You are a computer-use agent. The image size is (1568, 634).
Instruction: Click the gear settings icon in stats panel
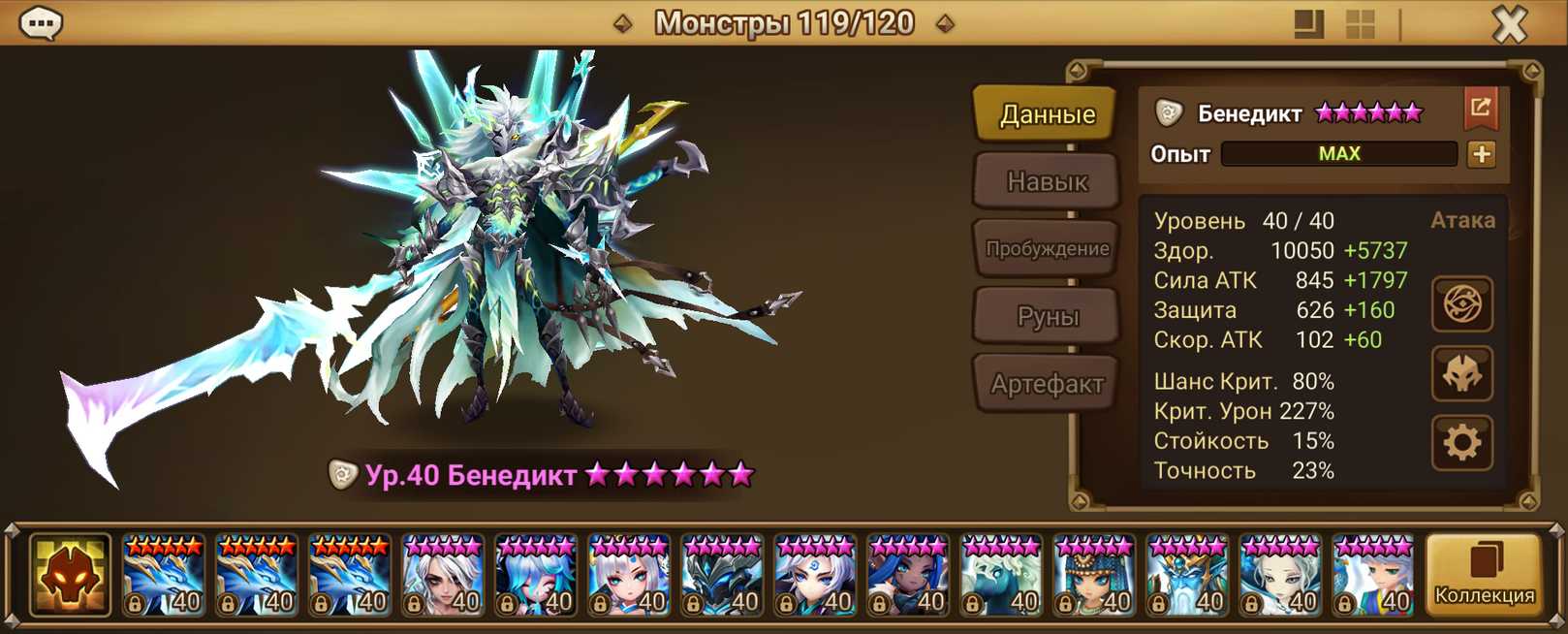[x=1461, y=443]
